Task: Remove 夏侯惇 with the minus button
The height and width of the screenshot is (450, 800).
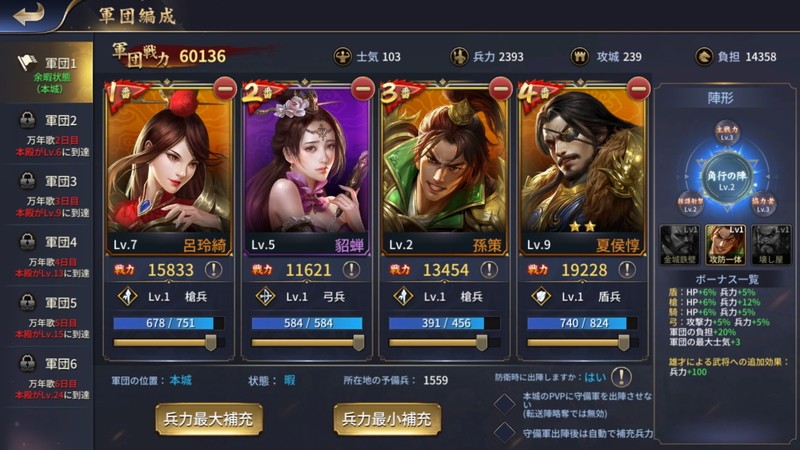Action: pyautogui.click(x=637, y=87)
